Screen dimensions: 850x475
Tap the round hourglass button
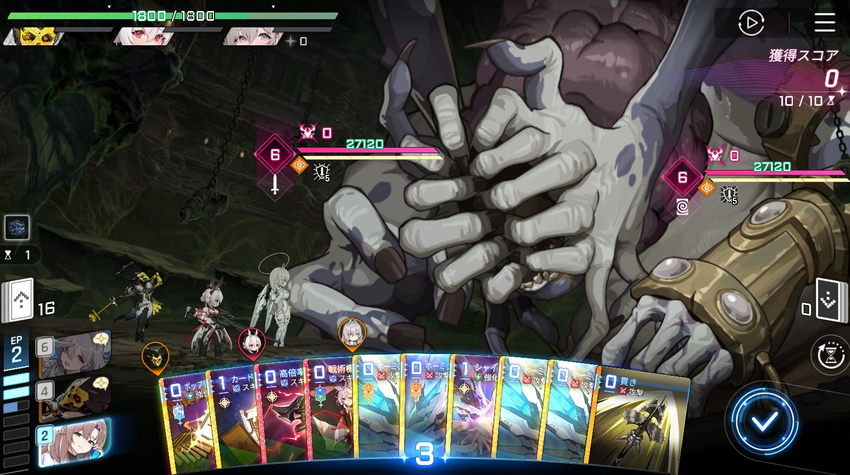tap(829, 355)
